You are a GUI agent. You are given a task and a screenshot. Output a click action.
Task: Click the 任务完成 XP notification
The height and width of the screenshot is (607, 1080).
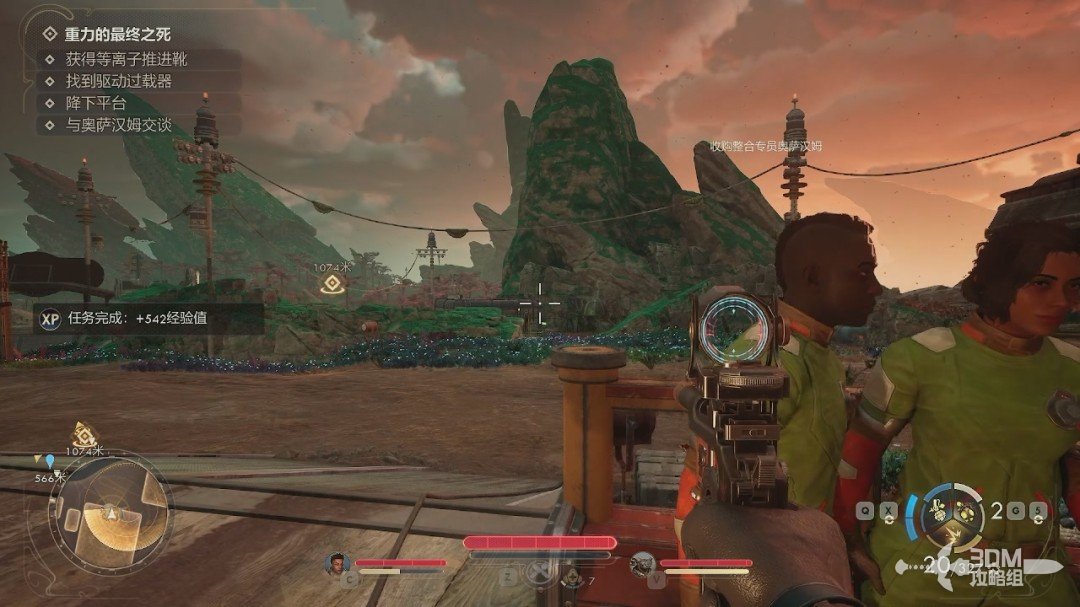click(149, 320)
